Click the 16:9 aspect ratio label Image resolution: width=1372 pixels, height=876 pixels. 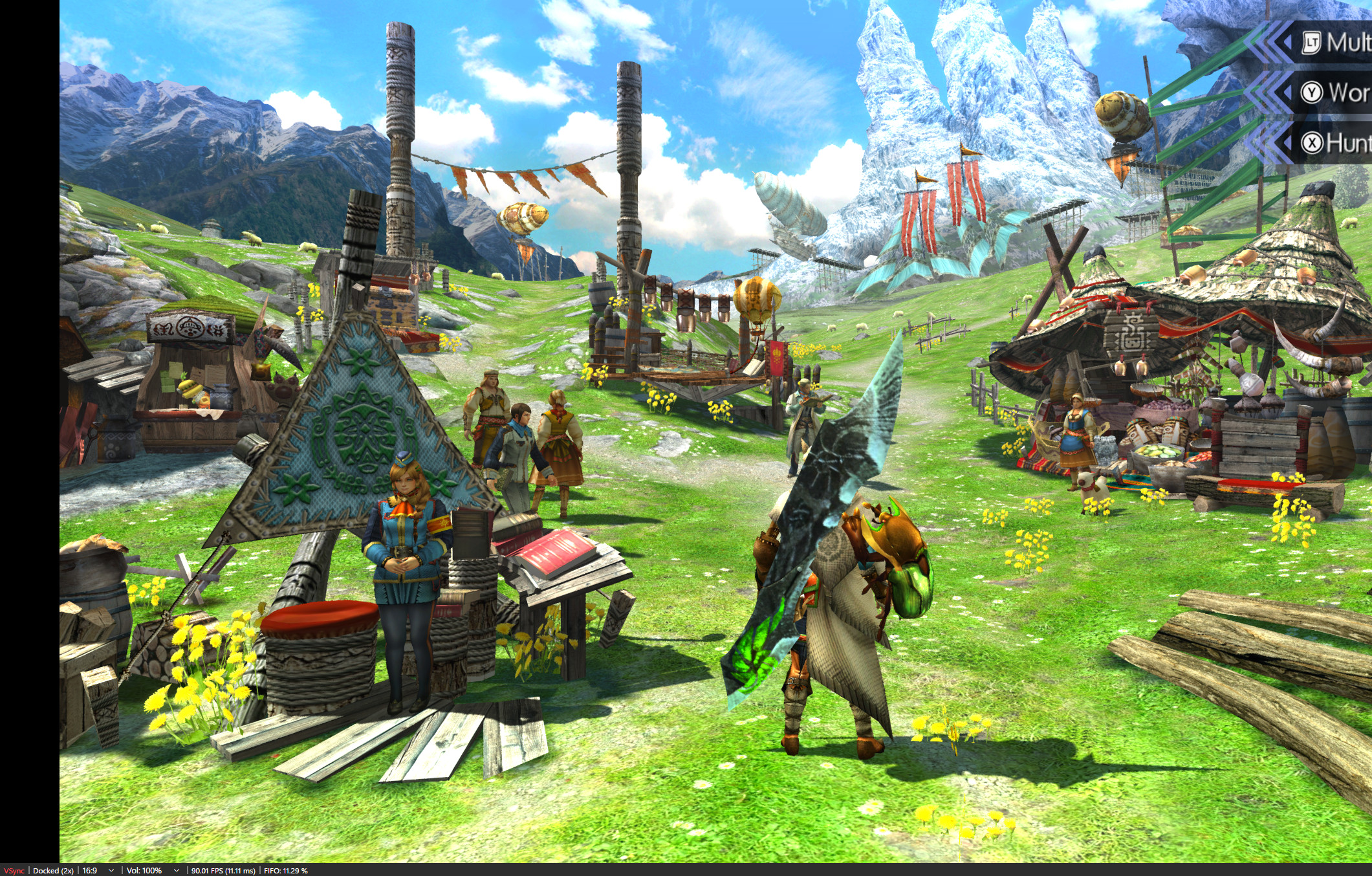coord(90,870)
